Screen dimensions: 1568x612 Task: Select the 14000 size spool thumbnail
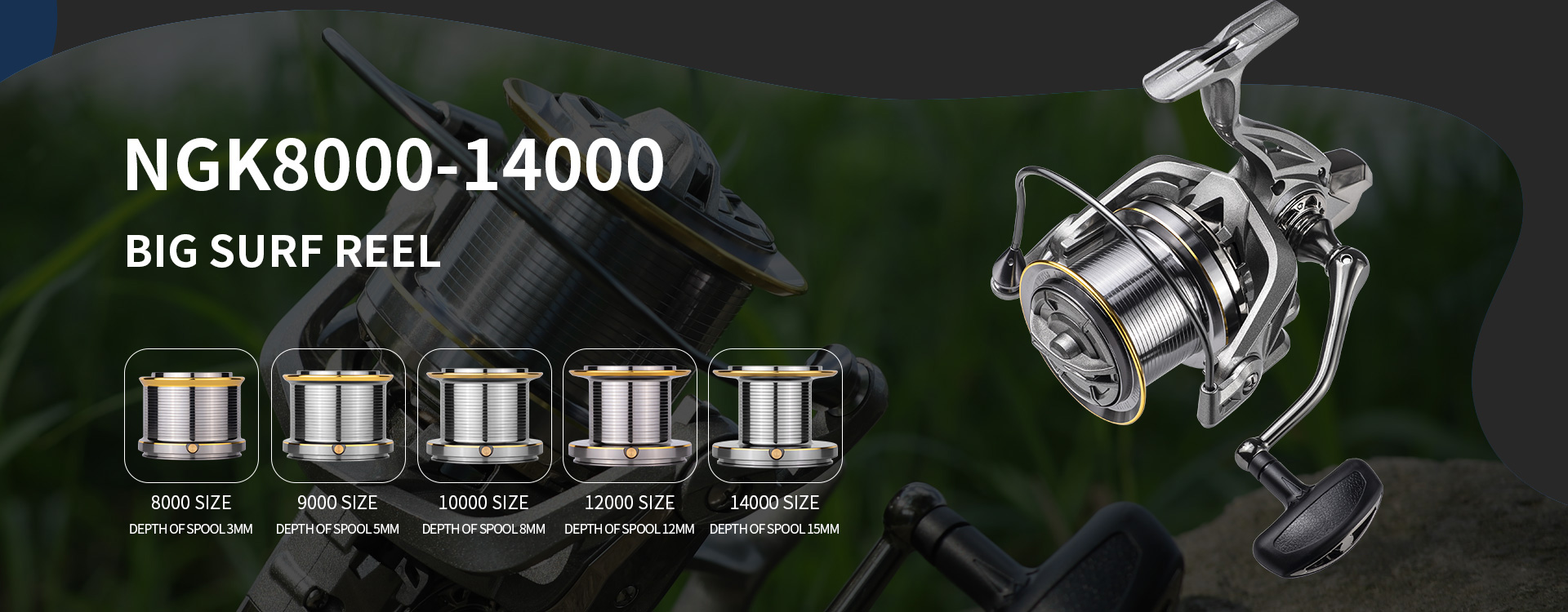coord(775,415)
